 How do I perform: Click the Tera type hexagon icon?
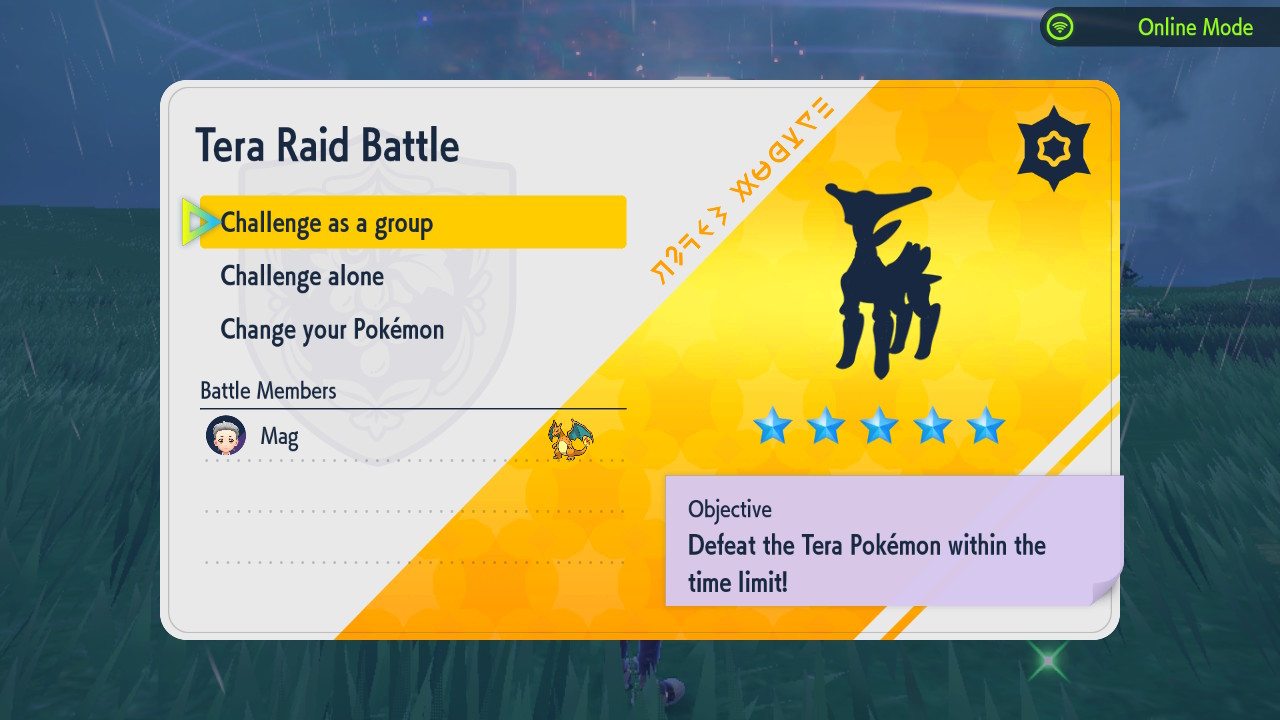(x=1053, y=144)
